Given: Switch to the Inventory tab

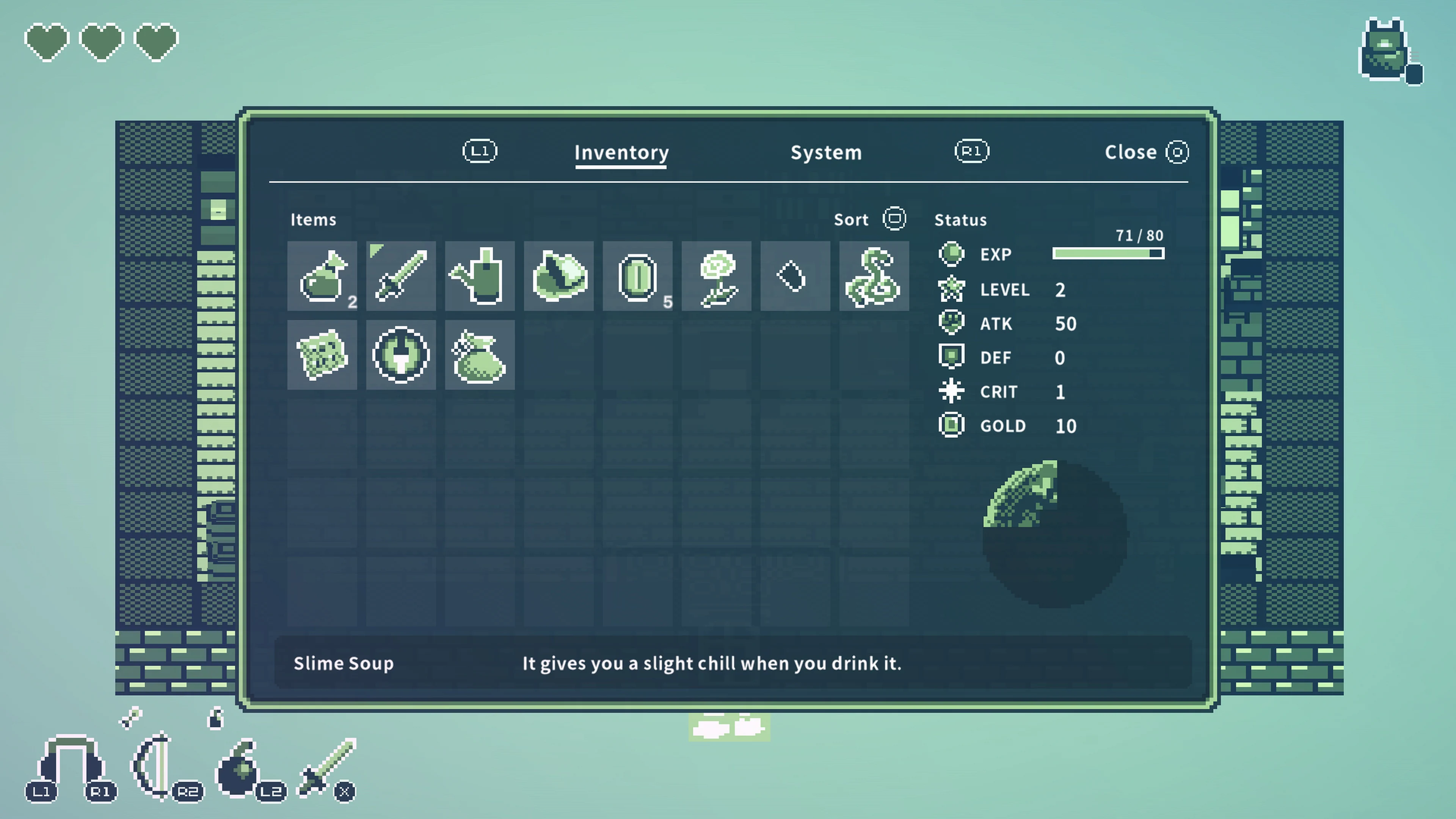Looking at the screenshot, I should [x=621, y=152].
